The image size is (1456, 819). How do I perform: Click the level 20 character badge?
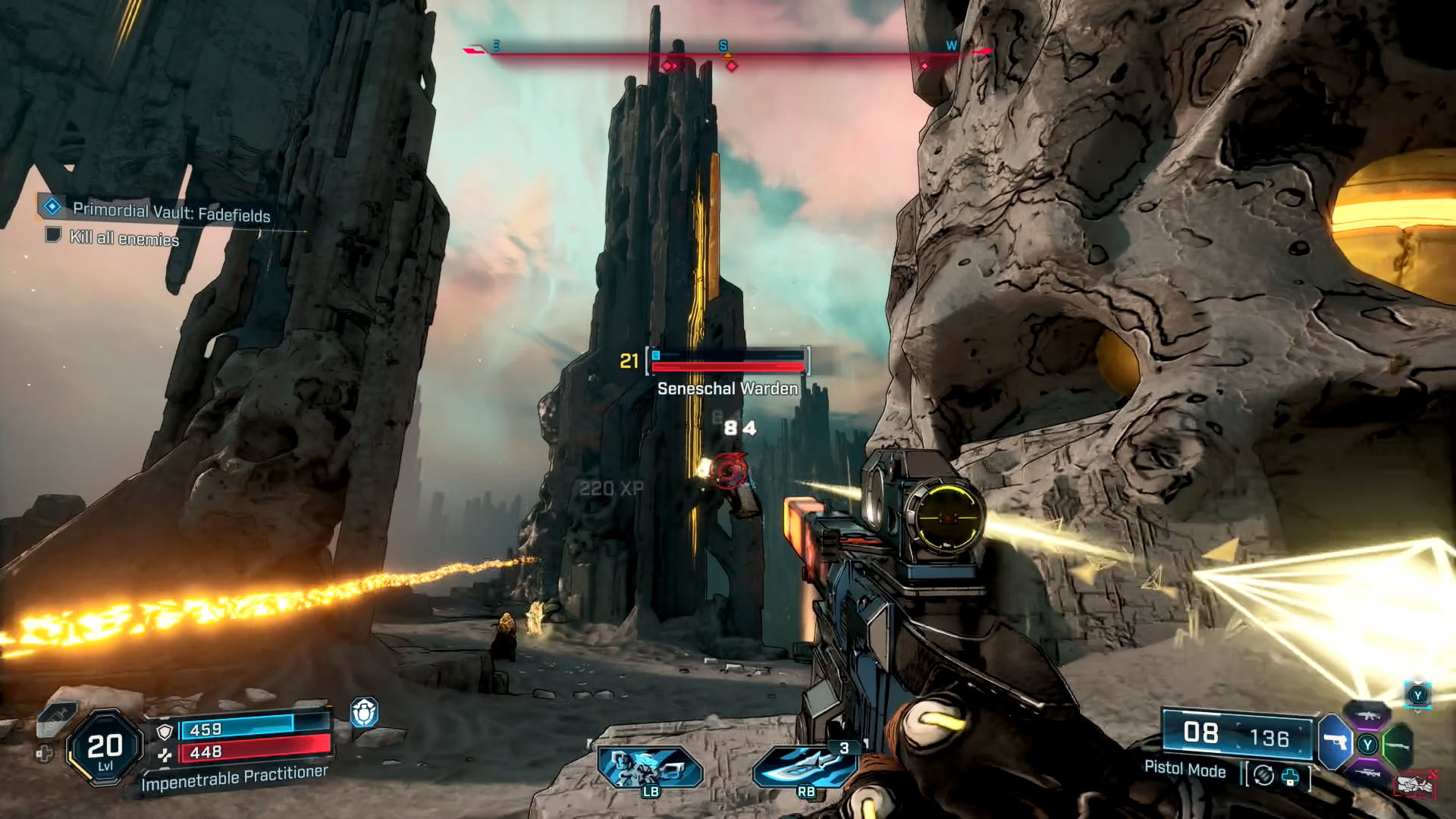(105, 748)
